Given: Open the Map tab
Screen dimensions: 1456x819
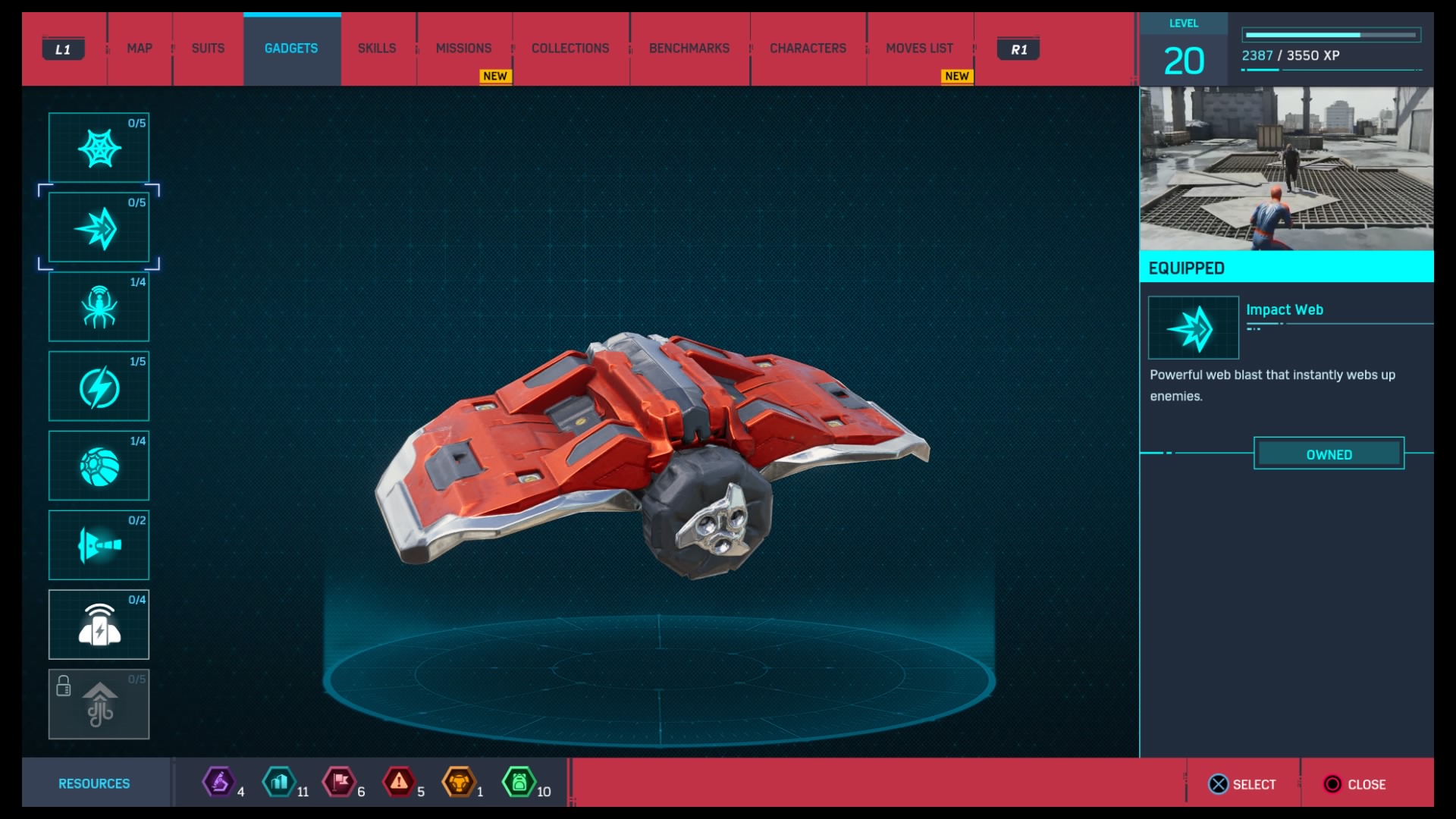Looking at the screenshot, I should pyautogui.click(x=140, y=49).
